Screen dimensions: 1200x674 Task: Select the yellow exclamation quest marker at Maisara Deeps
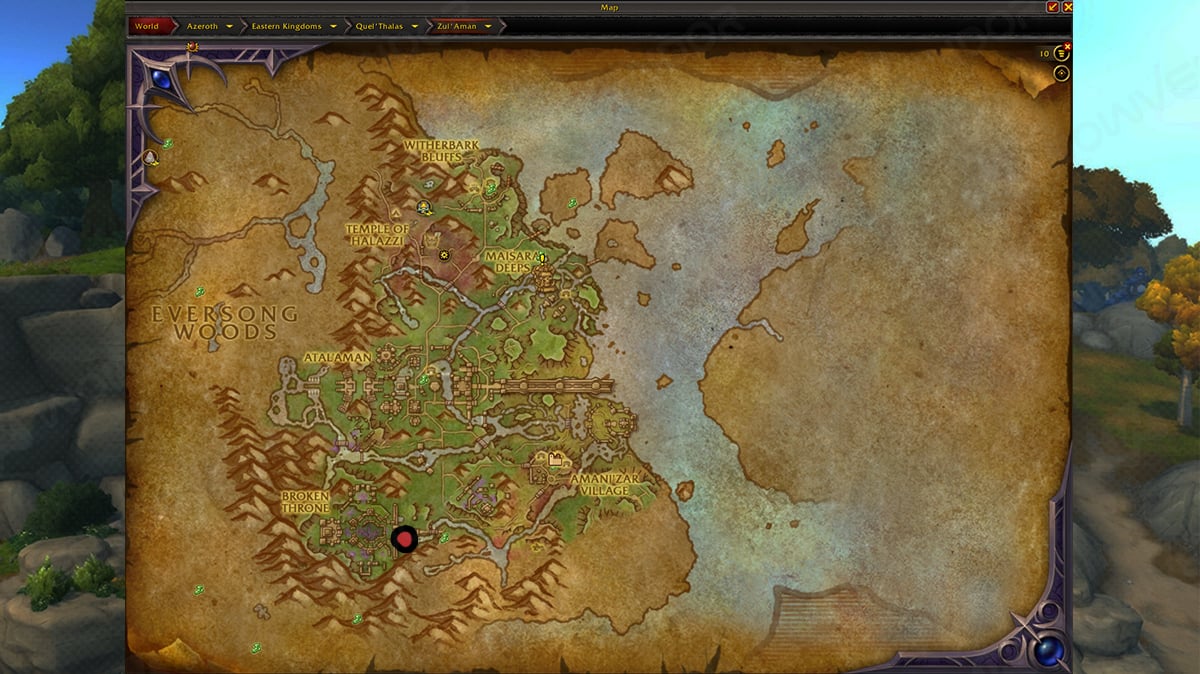pos(543,258)
